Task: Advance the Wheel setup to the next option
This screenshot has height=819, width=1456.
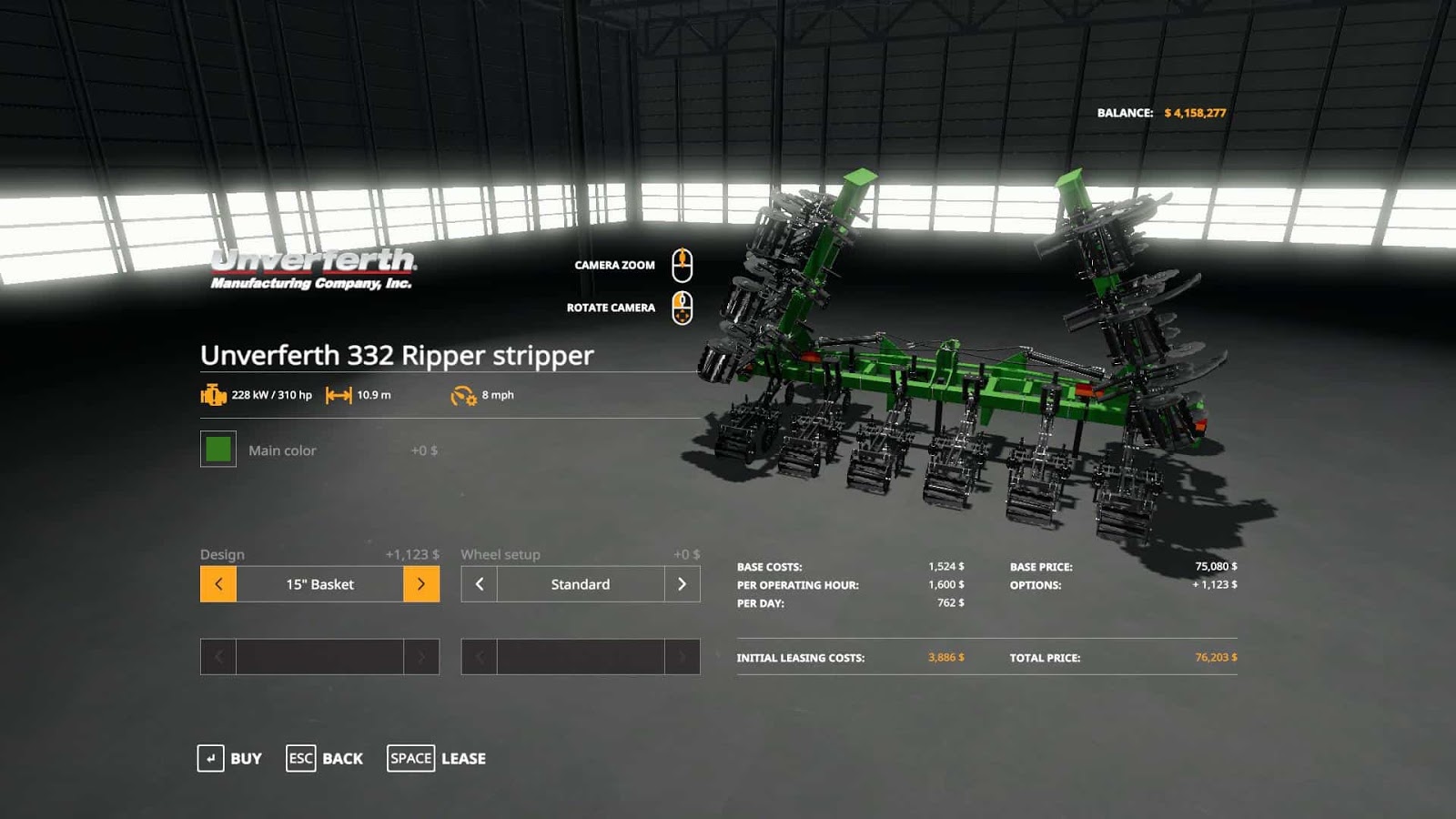Action: pyautogui.click(x=683, y=584)
